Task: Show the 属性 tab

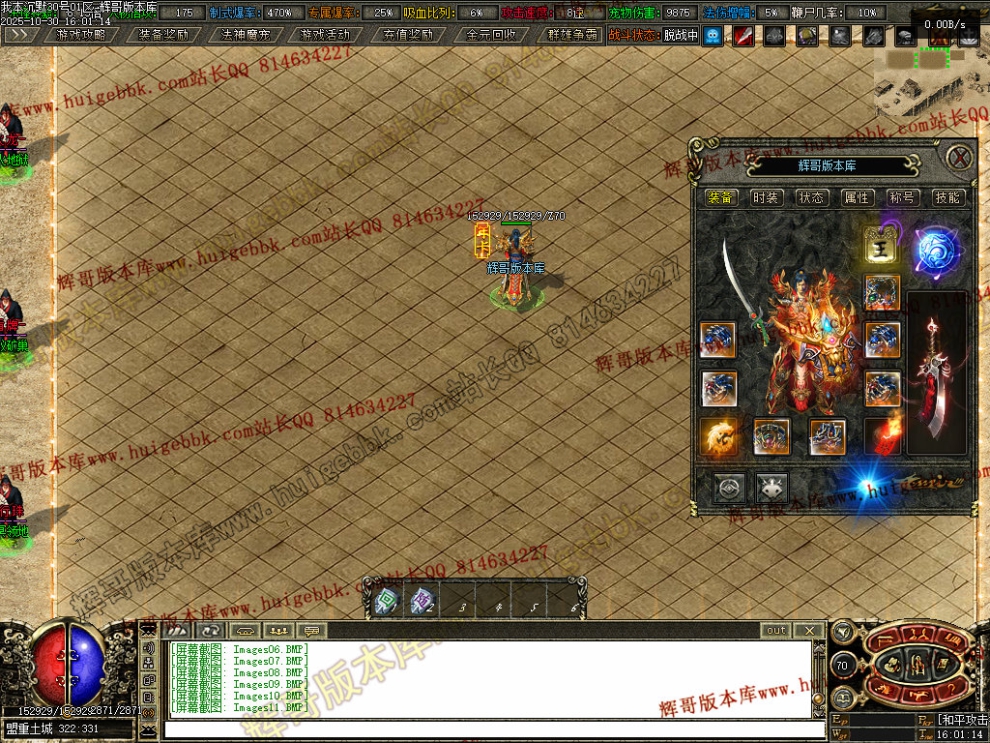Action: [857, 198]
